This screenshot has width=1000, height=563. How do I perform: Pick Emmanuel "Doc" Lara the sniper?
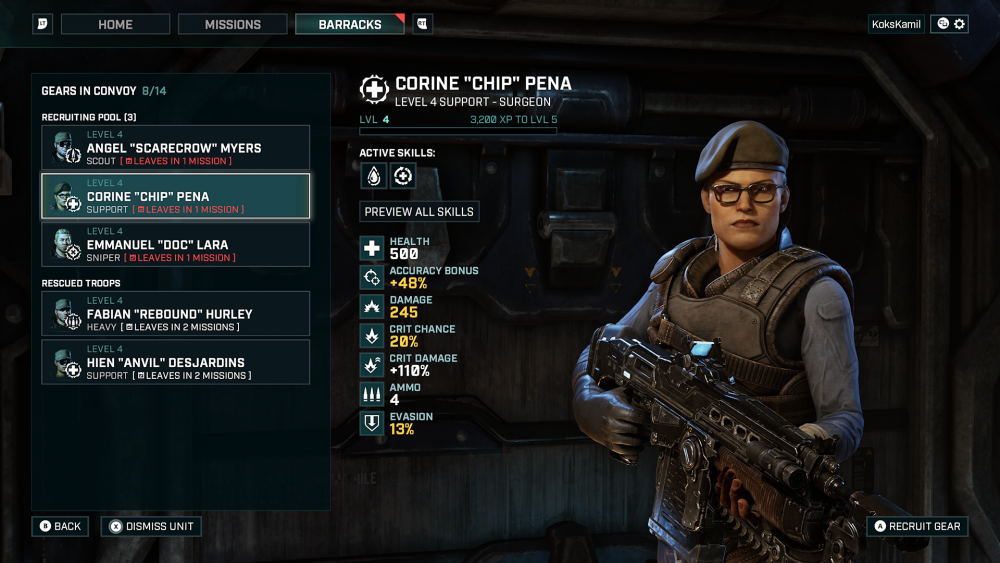[175, 244]
